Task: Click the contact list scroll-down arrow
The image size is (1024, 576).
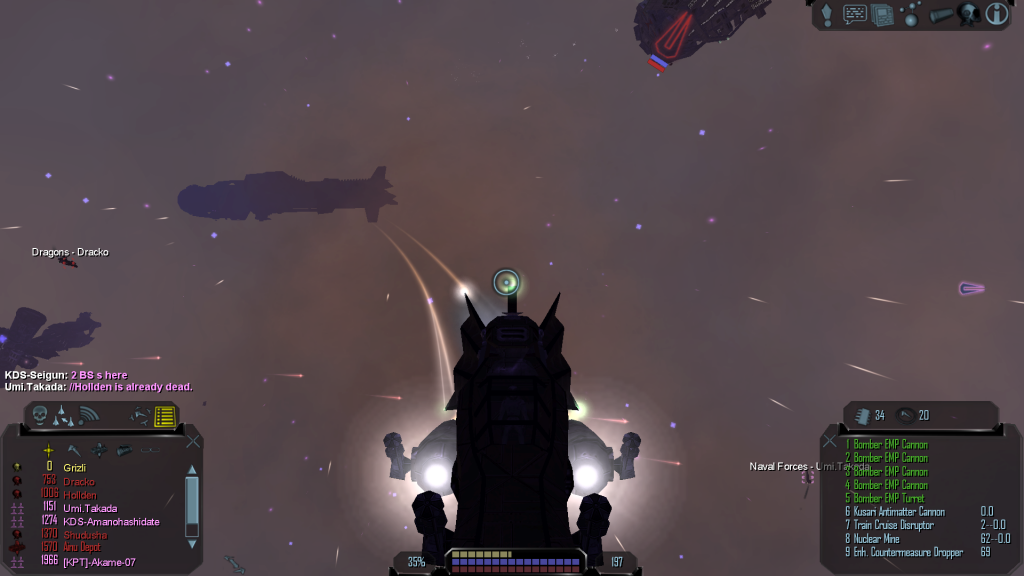Action: 192,544
